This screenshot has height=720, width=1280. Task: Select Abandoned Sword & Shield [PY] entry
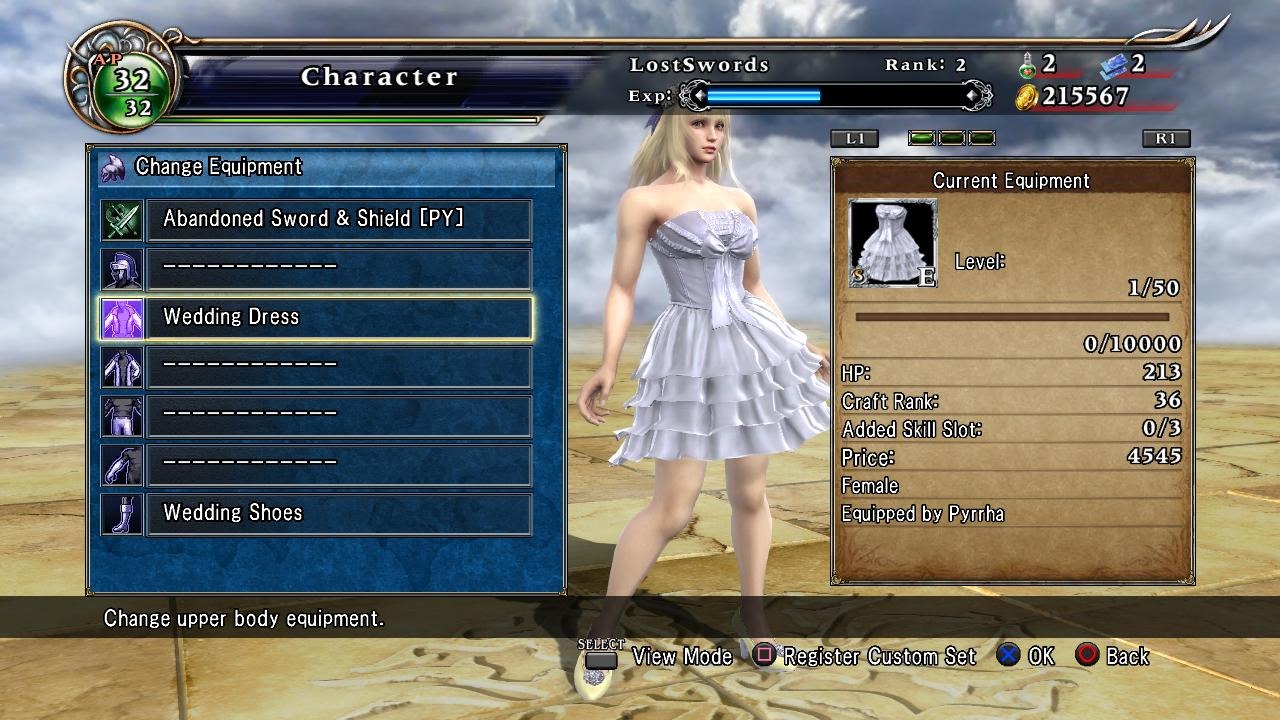[x=338, y=220]
